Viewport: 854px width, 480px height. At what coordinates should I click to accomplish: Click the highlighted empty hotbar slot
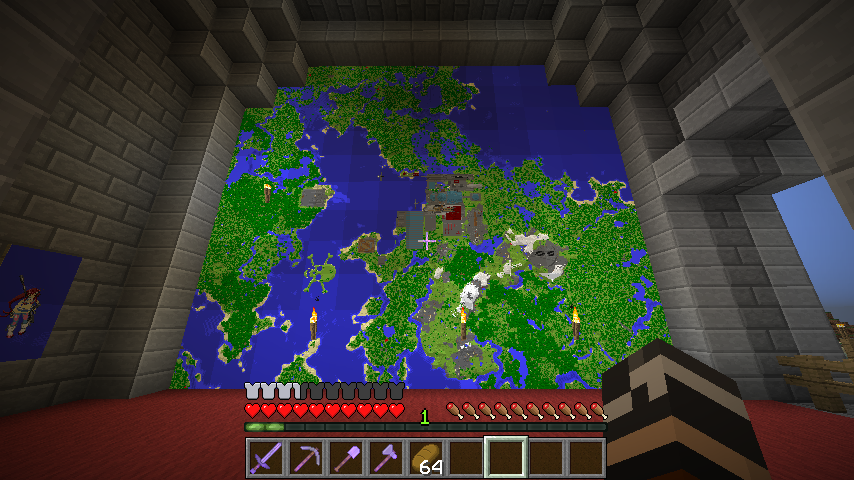506,457
